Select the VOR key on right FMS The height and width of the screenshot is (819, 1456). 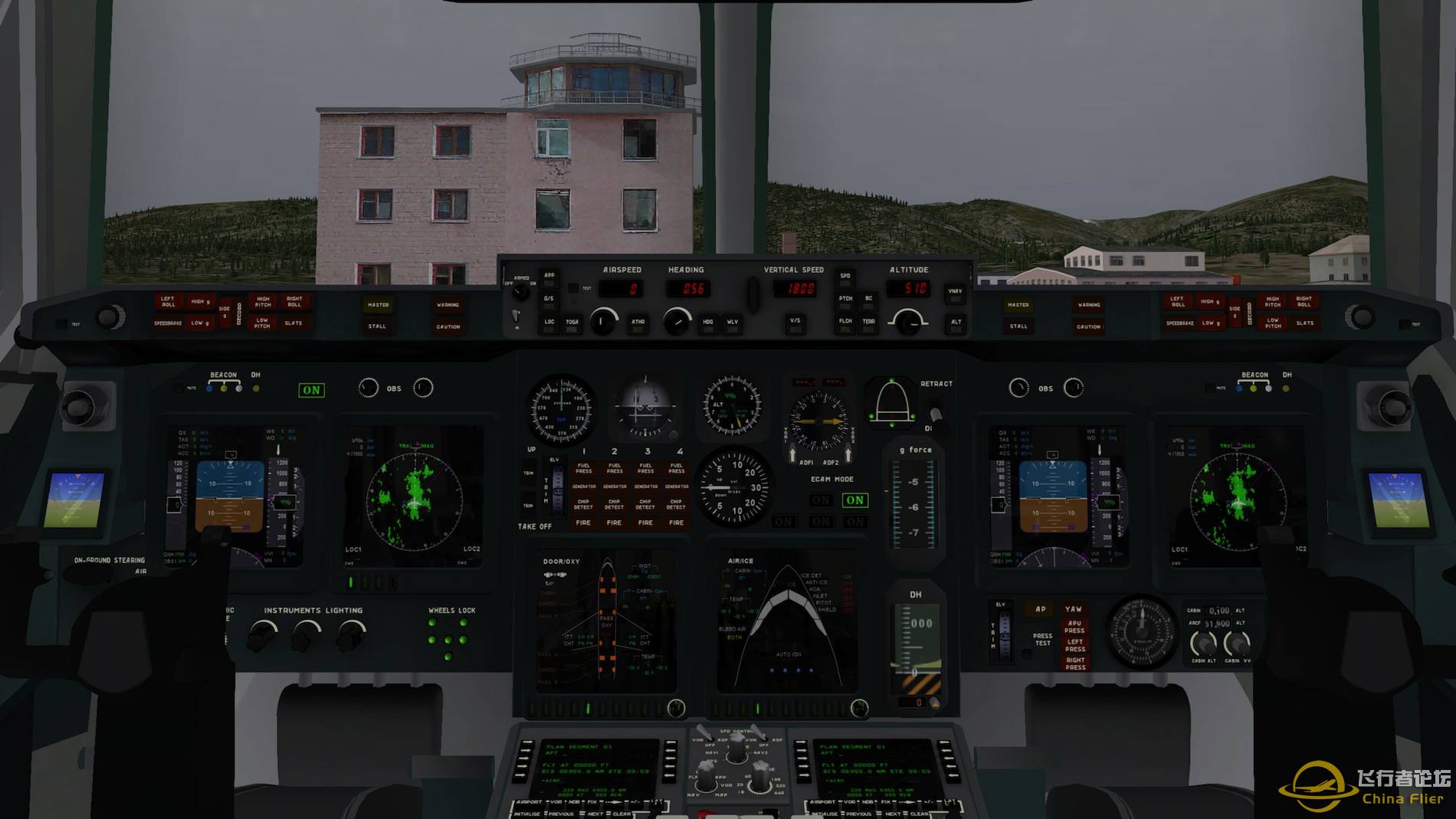pyautogui.click(x=847, y=801)
